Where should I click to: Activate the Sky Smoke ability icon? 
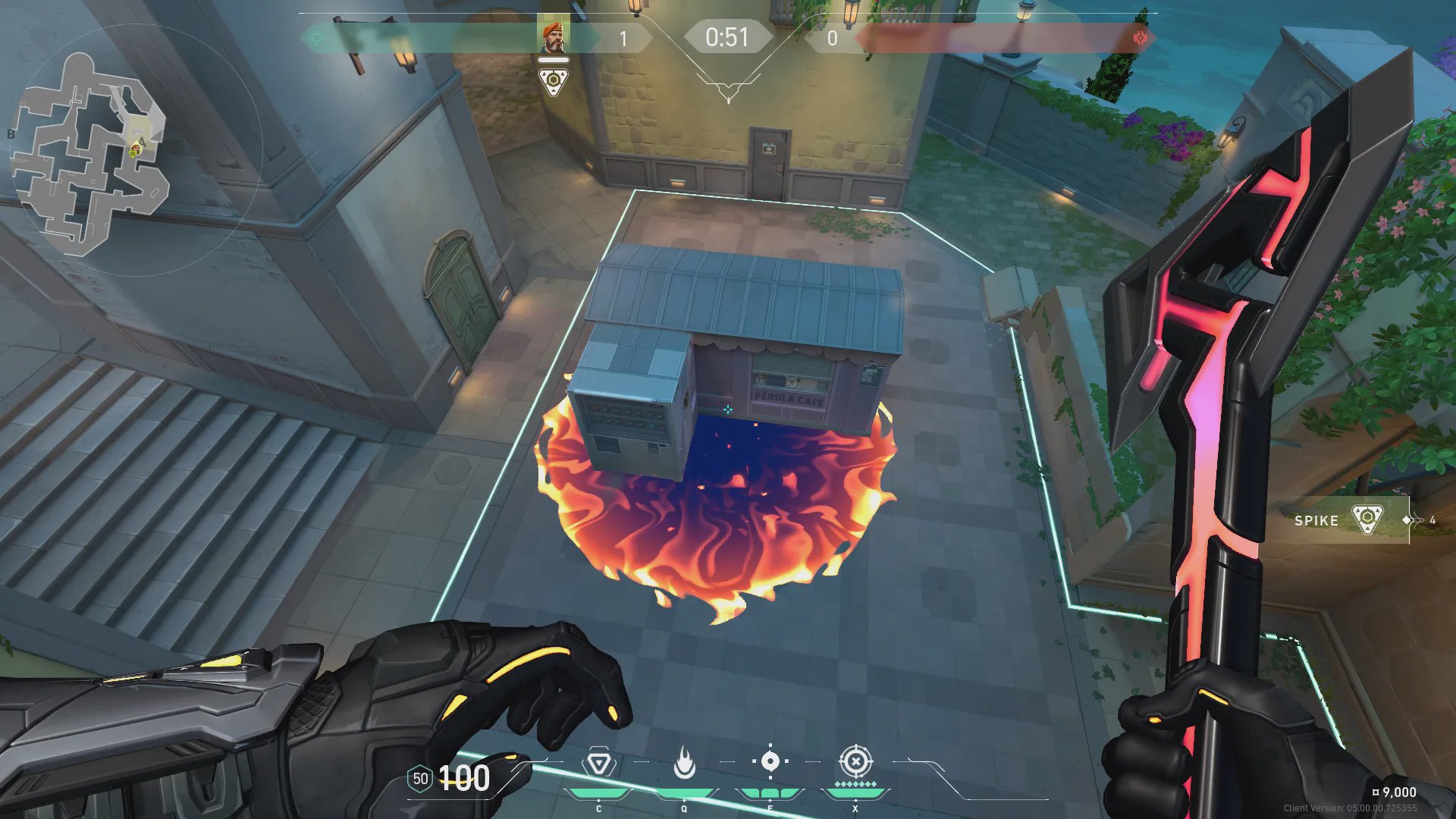coord(770,761)
